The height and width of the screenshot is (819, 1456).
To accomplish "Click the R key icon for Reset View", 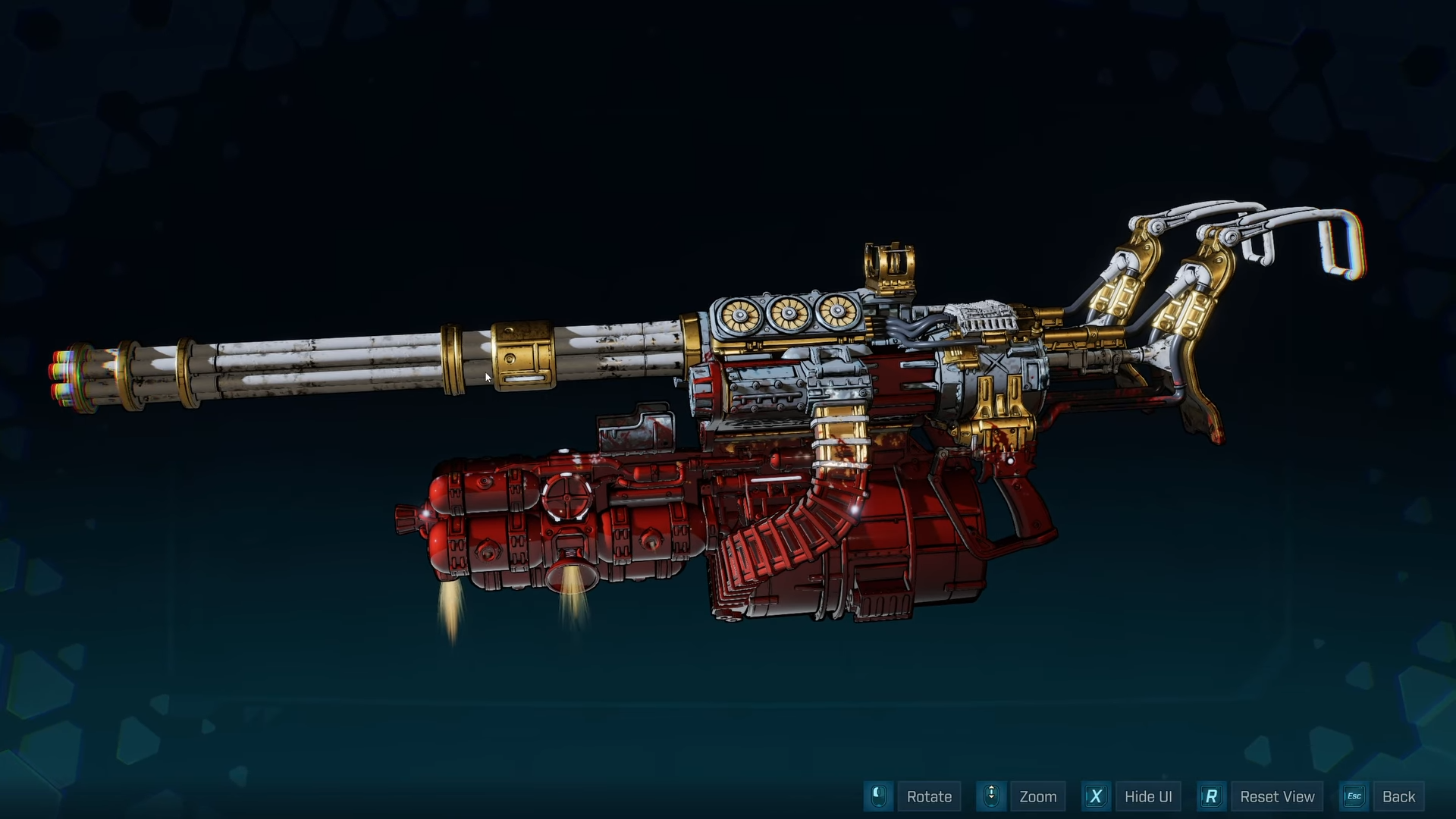I will pos(1211,796).
